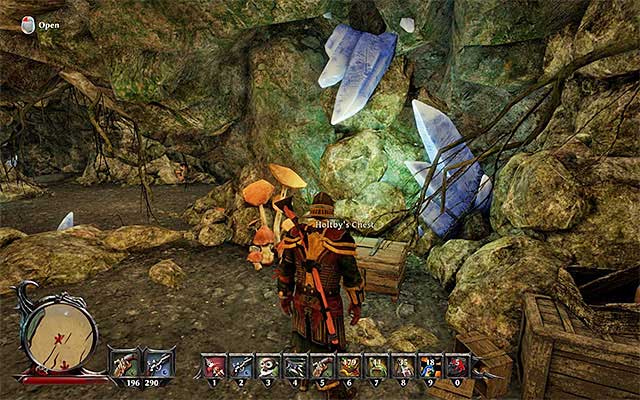Use the item in hotbar slot 8
Screen dimensions: 640x400
404,366
